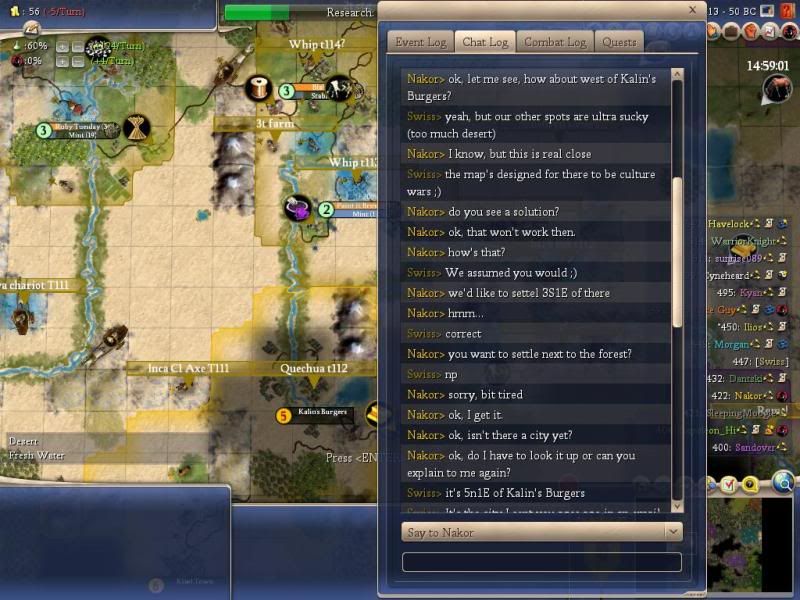
Task: Open the main menu monitor icon
Action: [x=767, y=10]
